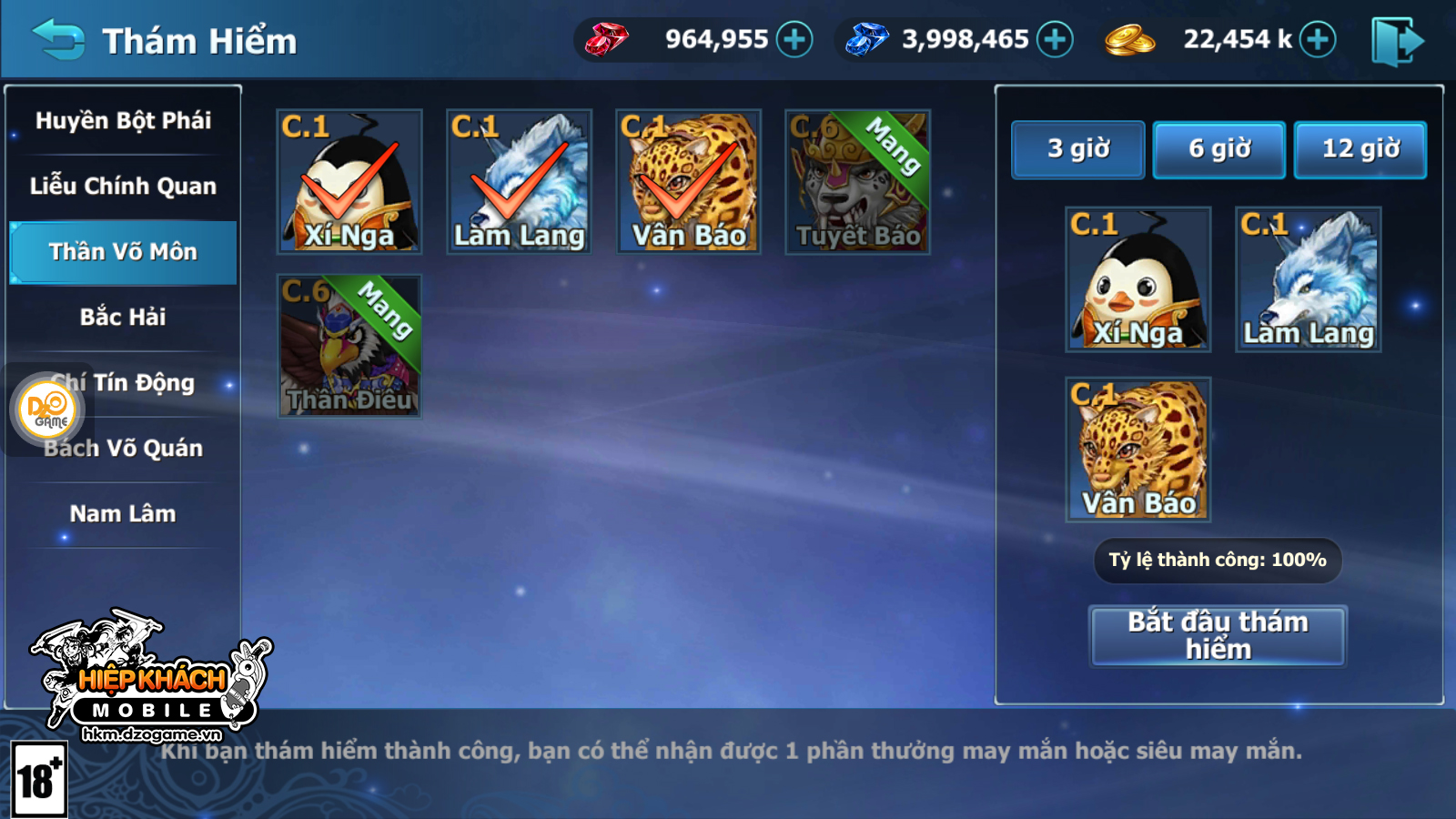1456x819 pixels.
Task: Go back using the blue arrow
Action: point(59,40)
